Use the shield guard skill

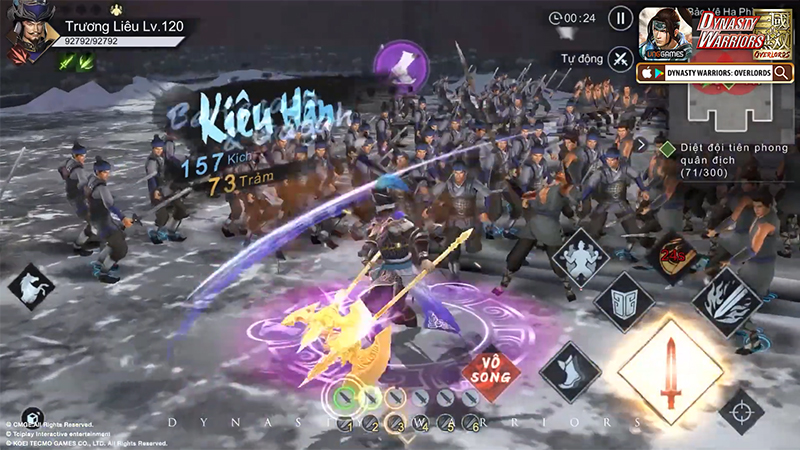[x=624, y=300]
